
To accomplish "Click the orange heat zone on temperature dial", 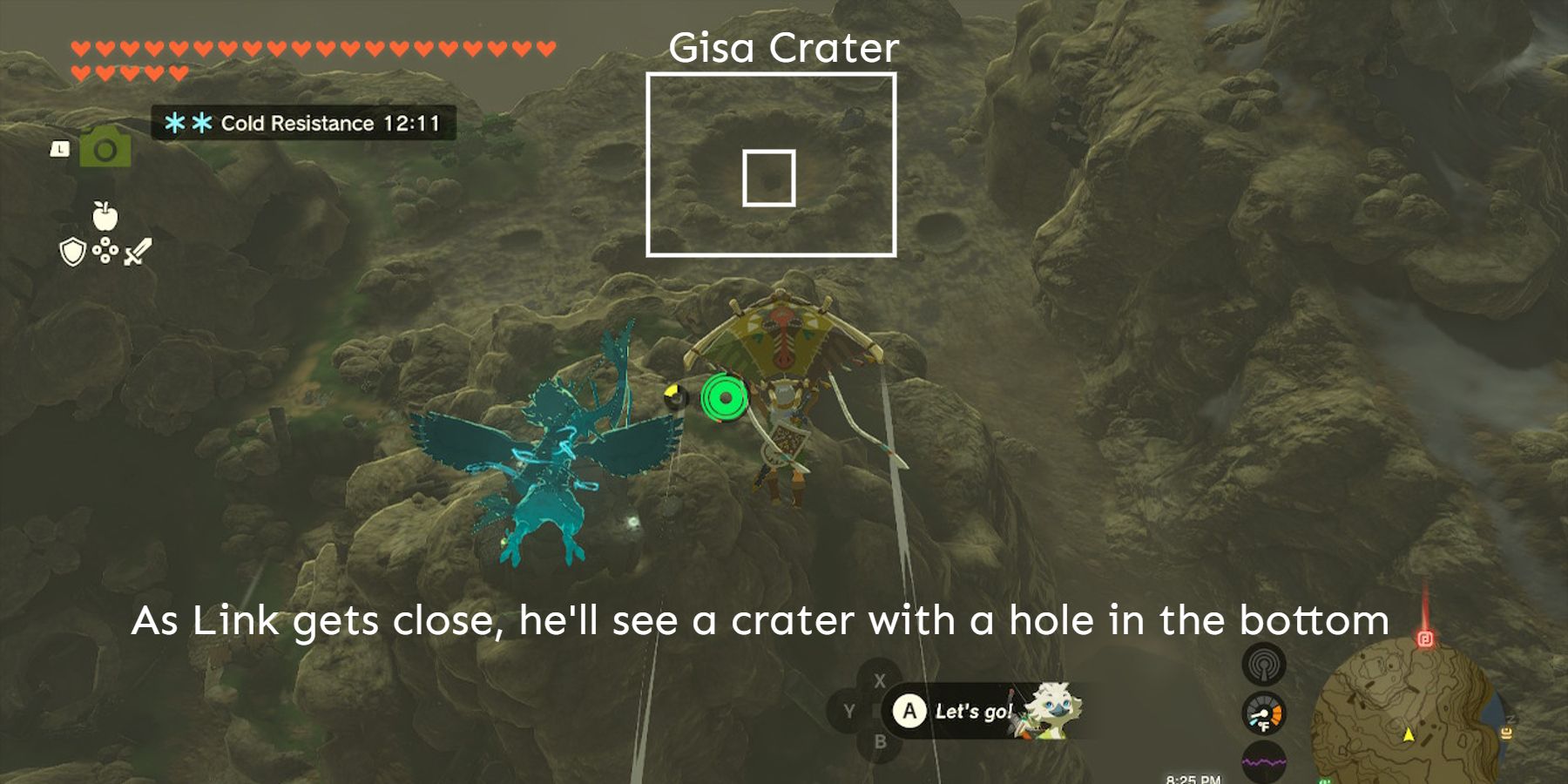I will (1277, 715).
